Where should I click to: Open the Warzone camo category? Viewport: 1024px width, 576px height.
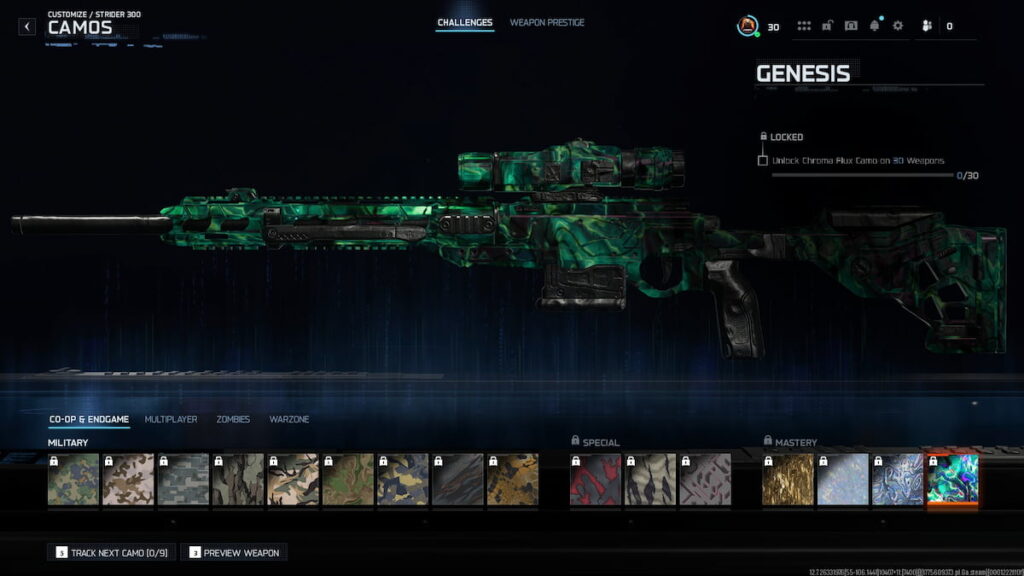289,419
